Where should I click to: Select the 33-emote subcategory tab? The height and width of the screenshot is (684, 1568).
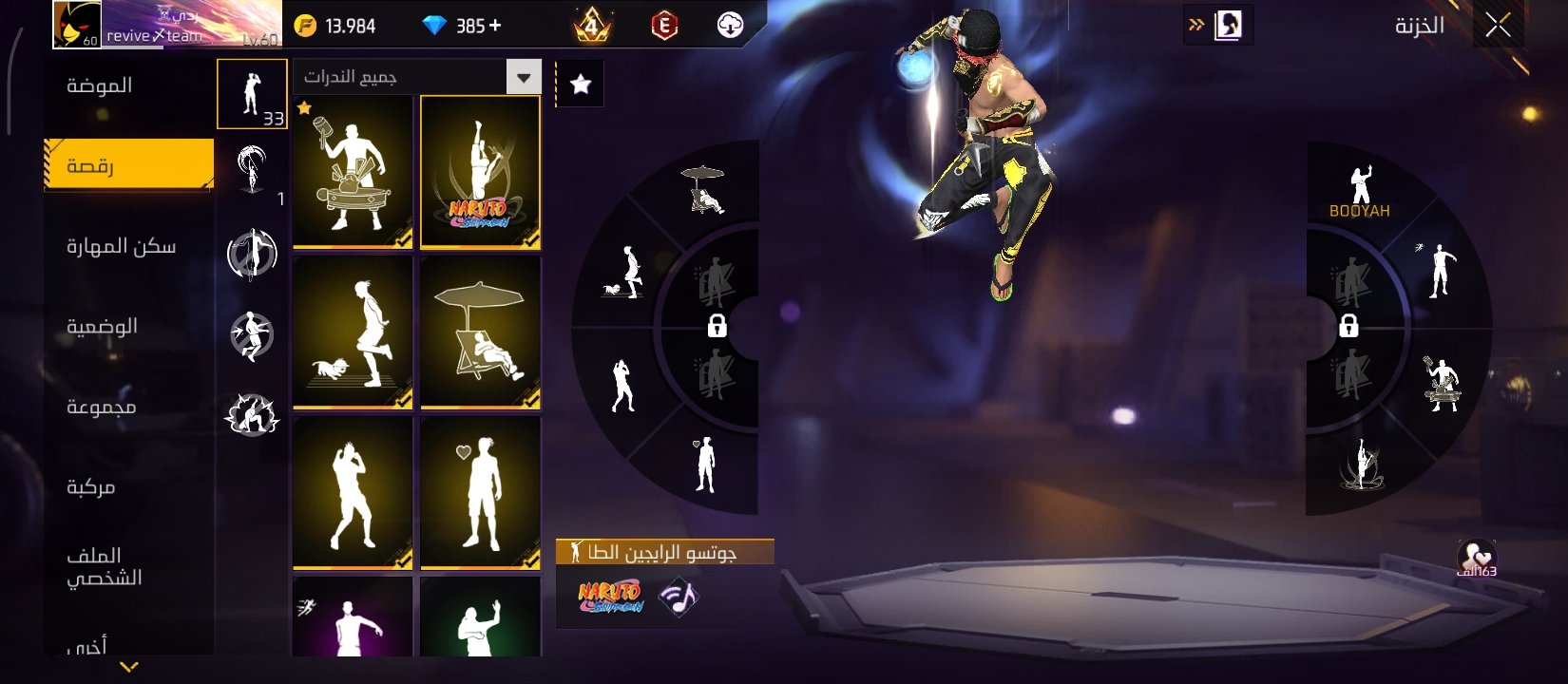click(x=252, y=93)
